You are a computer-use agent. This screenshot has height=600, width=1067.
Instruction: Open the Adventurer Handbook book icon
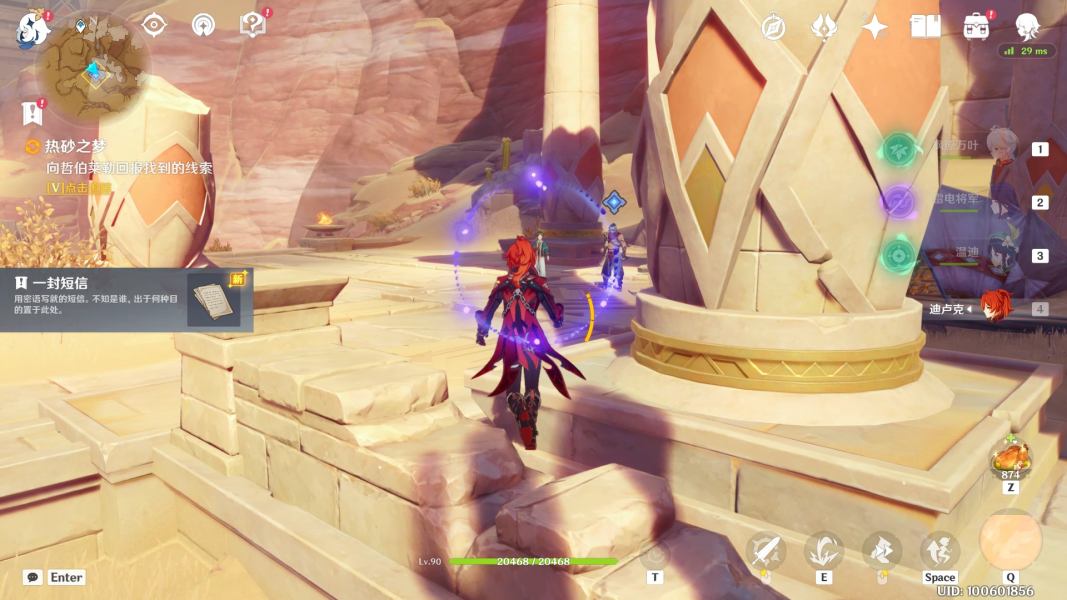pos(926,27)
